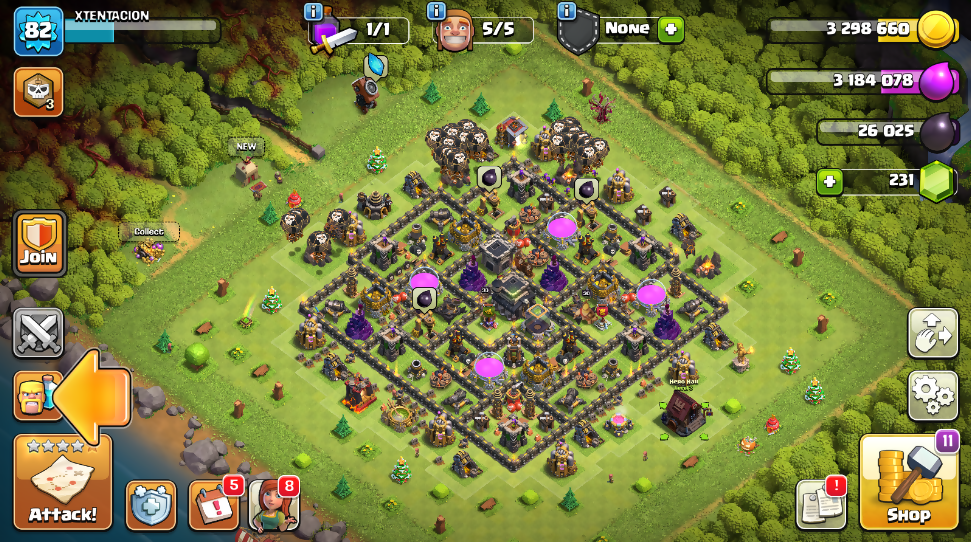Viewport: 971px width, 542px height.
Task: Open the trophy league badge
Action: [x=38, y=91]
